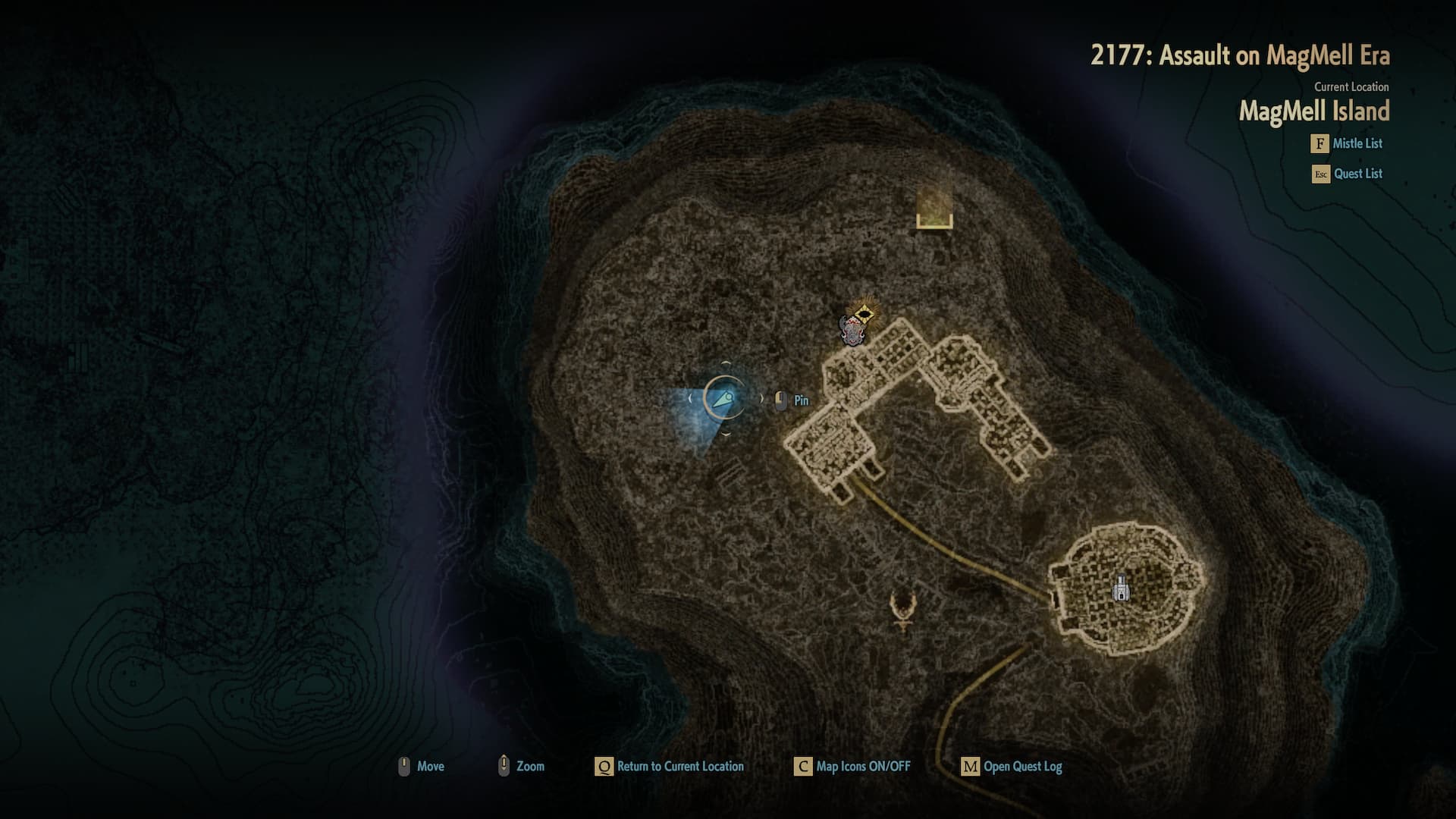Select the glowing yellow square map marker
The width and height of the screenshot is (1456, 819).
coord(934,208)
